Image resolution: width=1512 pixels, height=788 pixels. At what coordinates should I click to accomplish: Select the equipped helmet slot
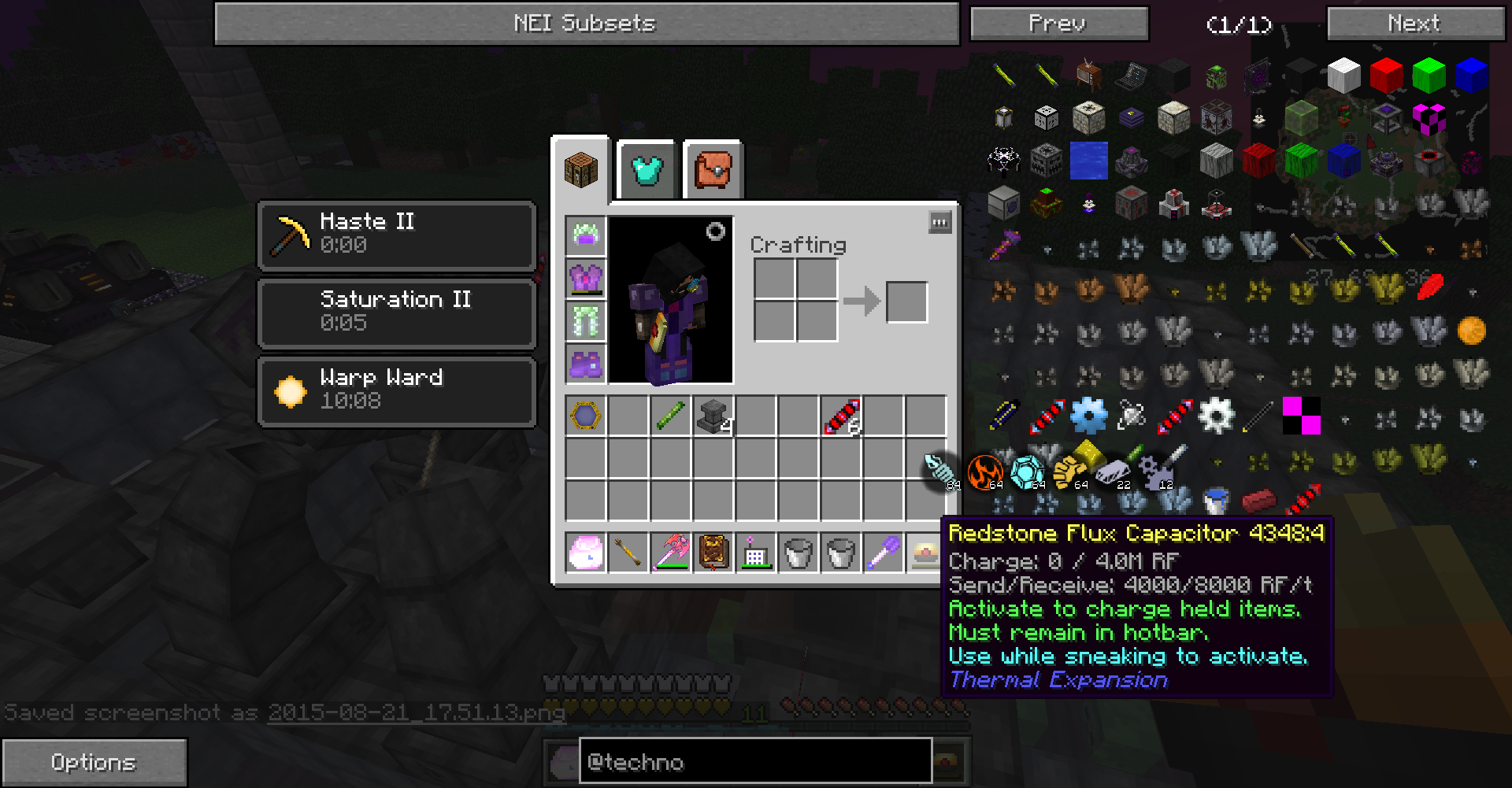[586, 235]
